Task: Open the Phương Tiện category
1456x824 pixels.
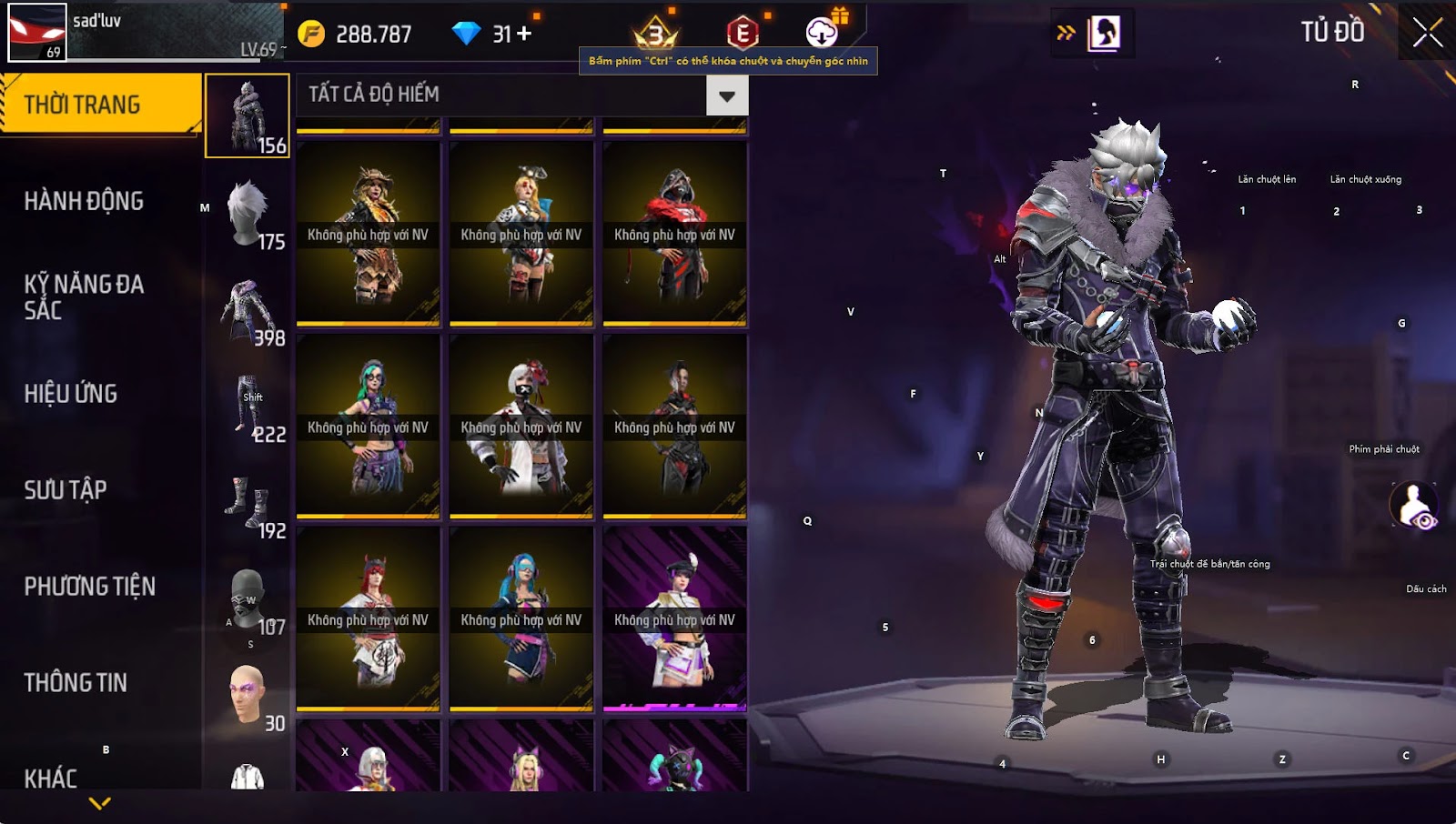Action: (x=89, y=587)
